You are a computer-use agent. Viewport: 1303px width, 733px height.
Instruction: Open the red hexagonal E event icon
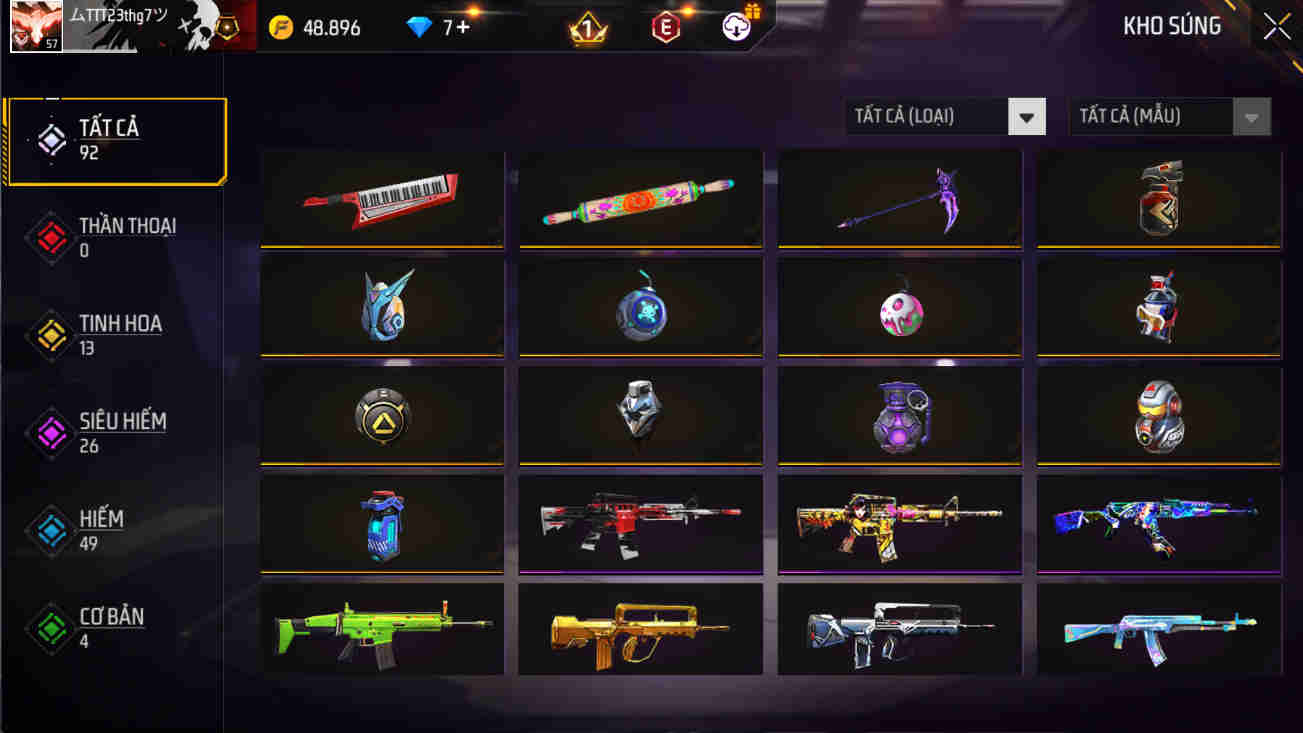pos(663,27)
